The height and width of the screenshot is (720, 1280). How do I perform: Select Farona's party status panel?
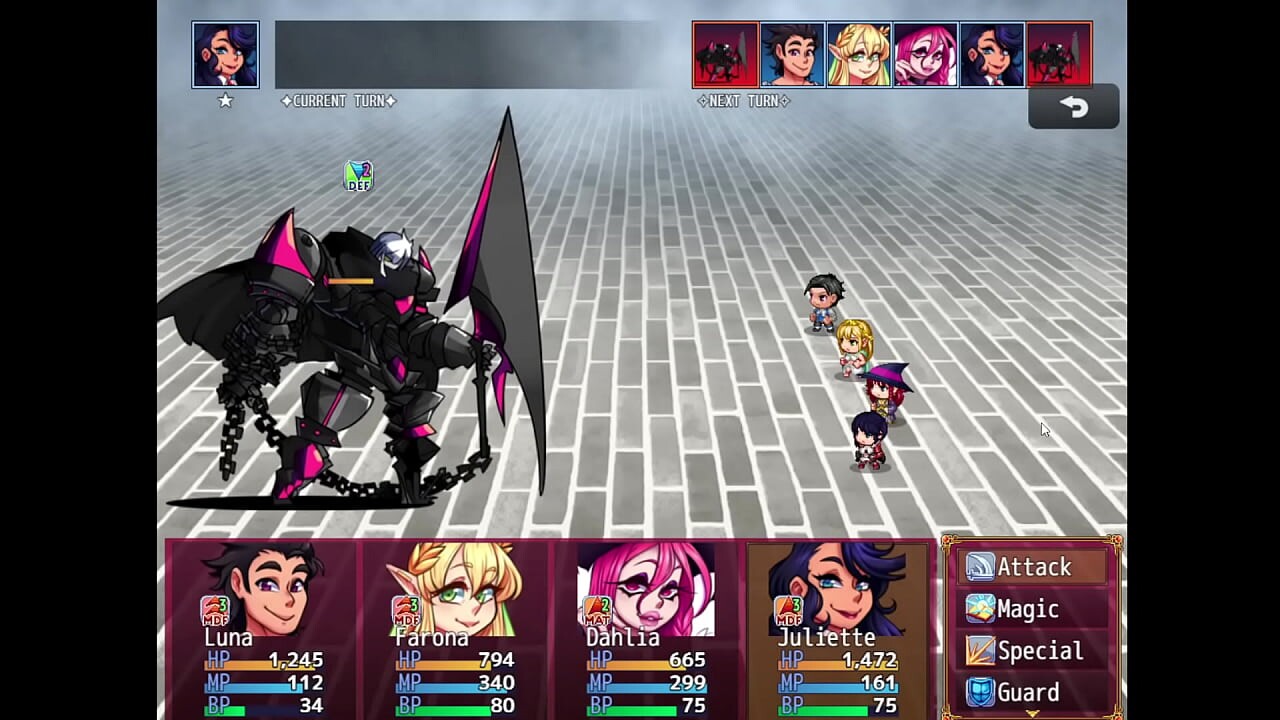[x=456, y=630]
